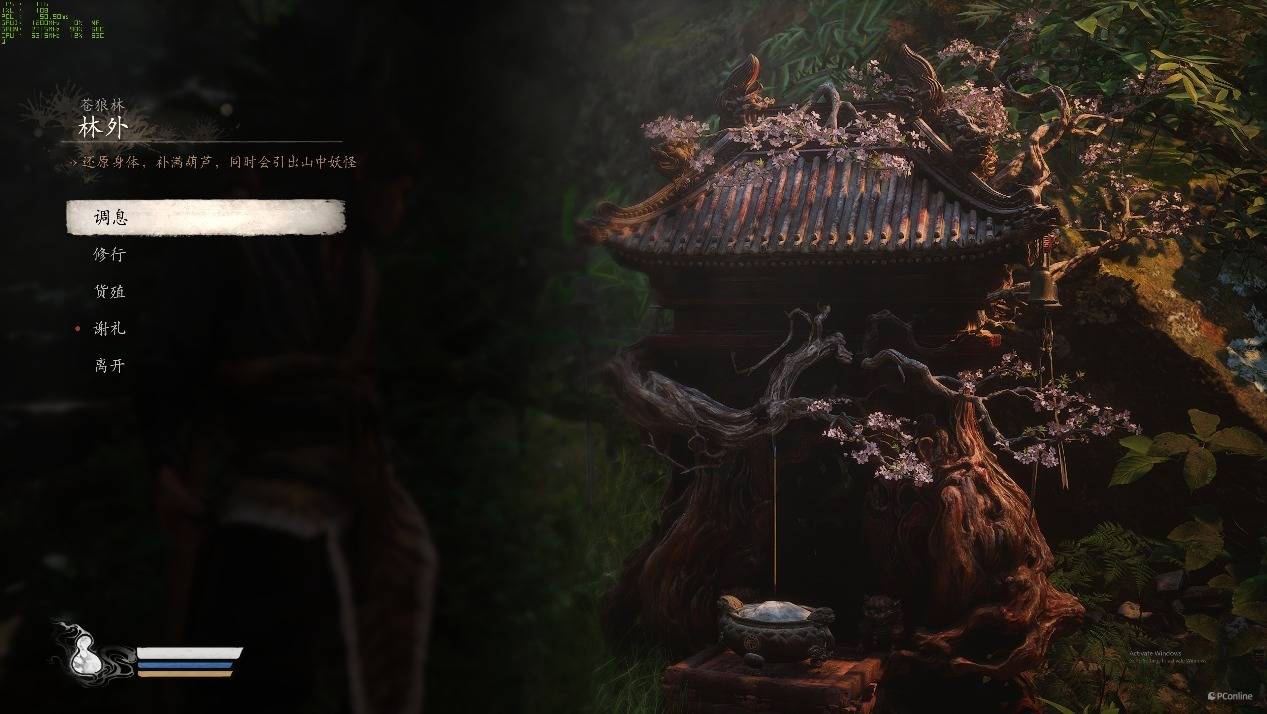Viewport: 1267px width, 714px height.
Task: Open the 谢礼 gift entry
Action: tap(110, 328)
